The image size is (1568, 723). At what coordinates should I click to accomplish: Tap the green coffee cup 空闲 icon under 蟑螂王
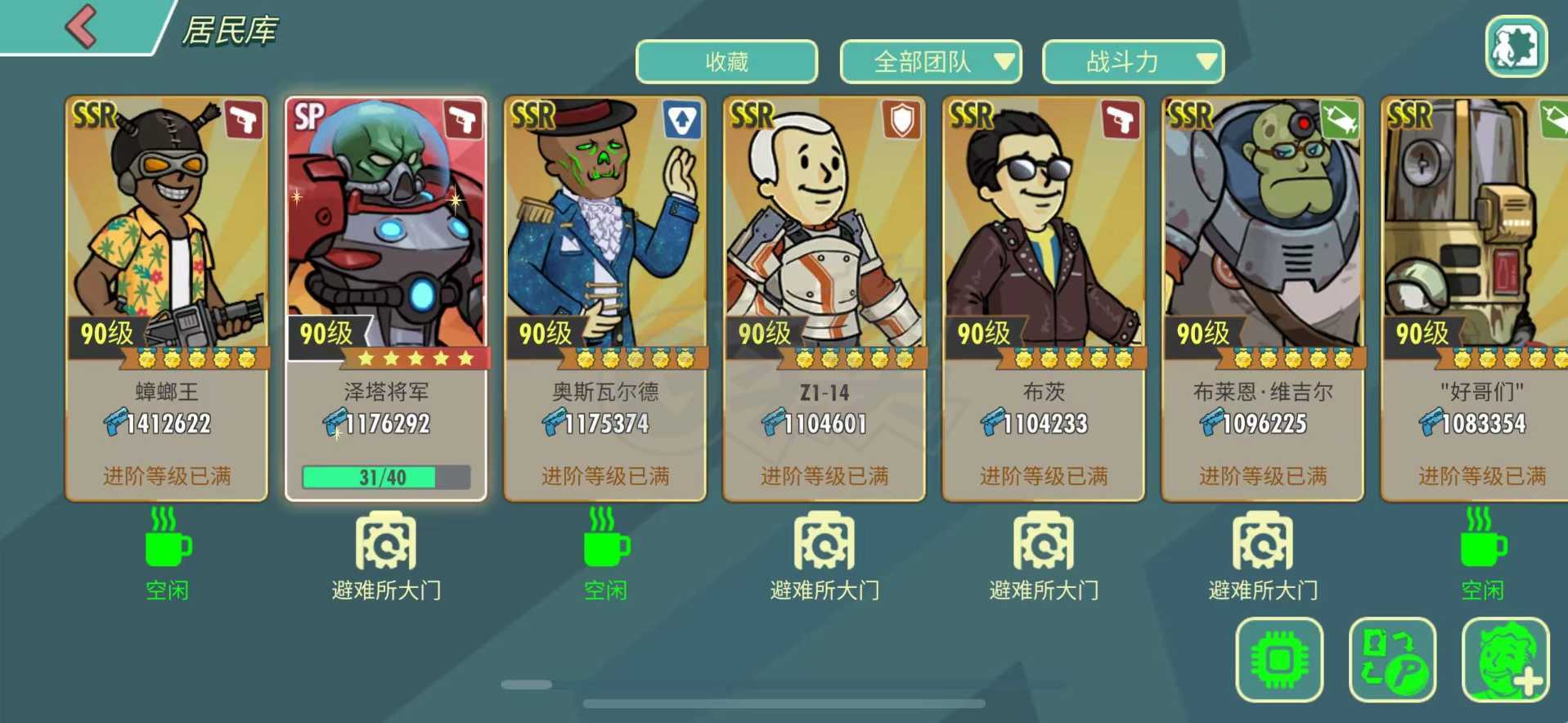click(x=166, y=546)
